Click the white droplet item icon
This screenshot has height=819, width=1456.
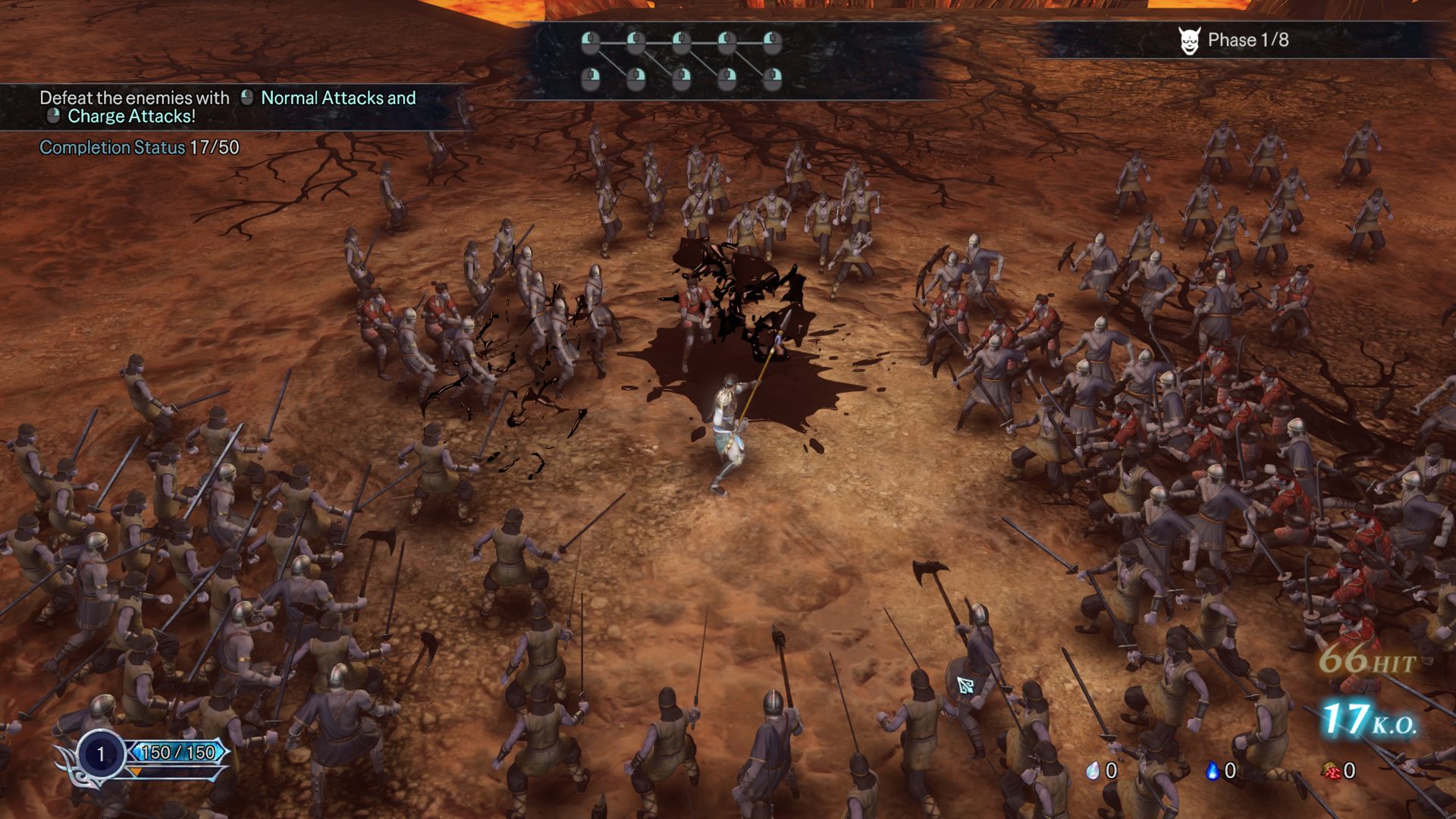click(x=1093, y=770)
